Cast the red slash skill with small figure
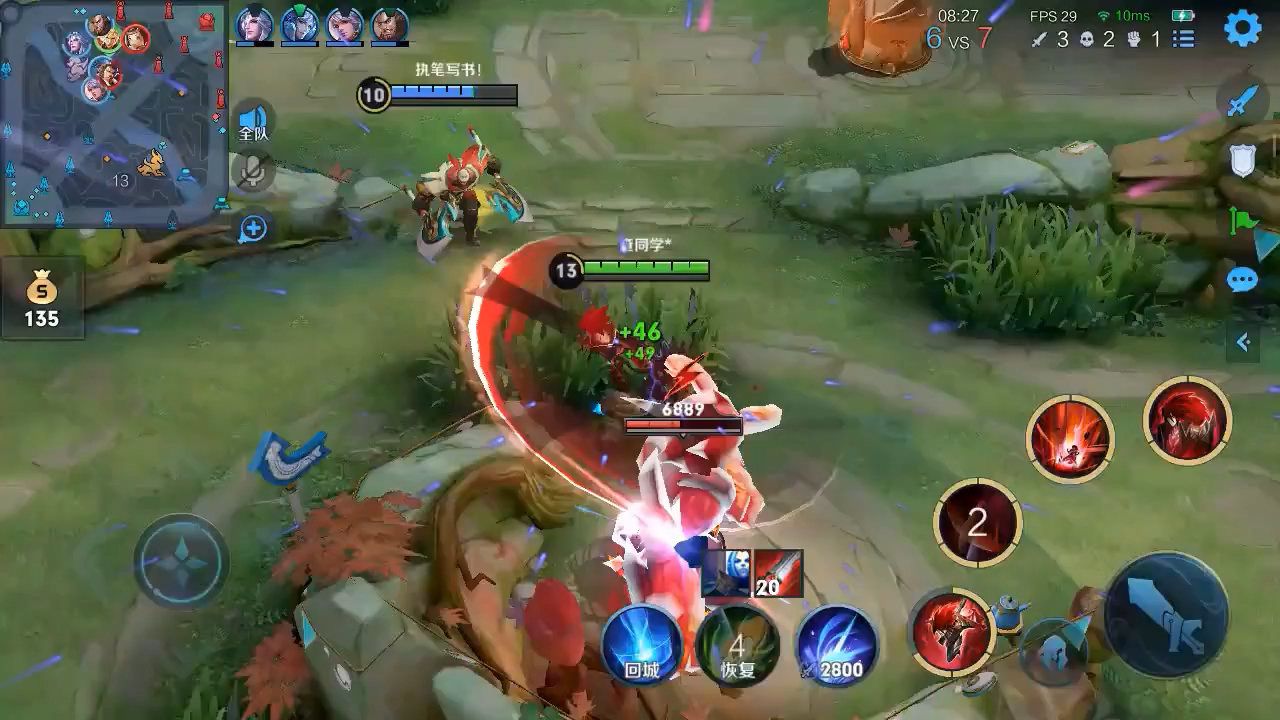 click(1070, 439)
